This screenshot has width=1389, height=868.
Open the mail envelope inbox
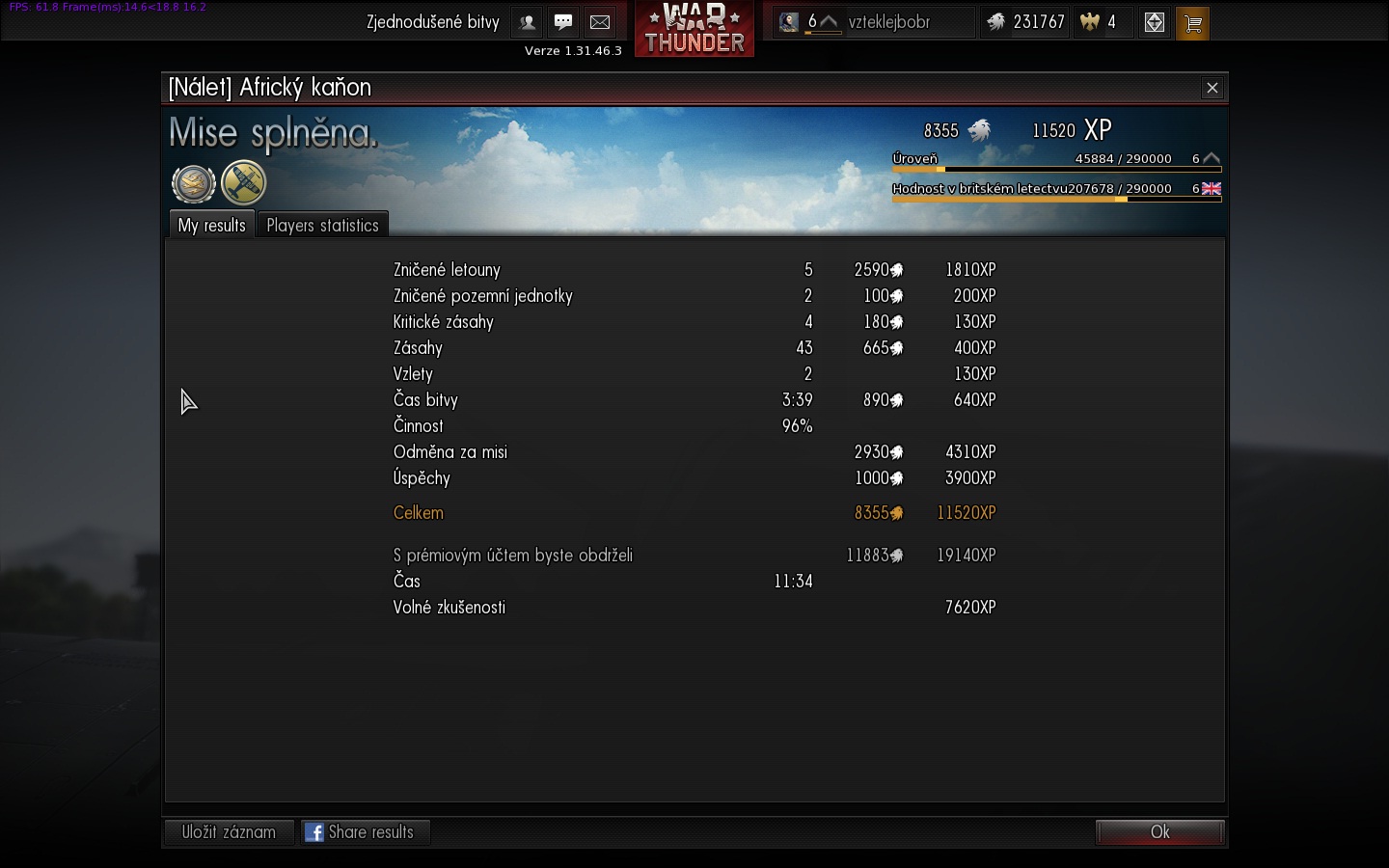coord(600,22)
